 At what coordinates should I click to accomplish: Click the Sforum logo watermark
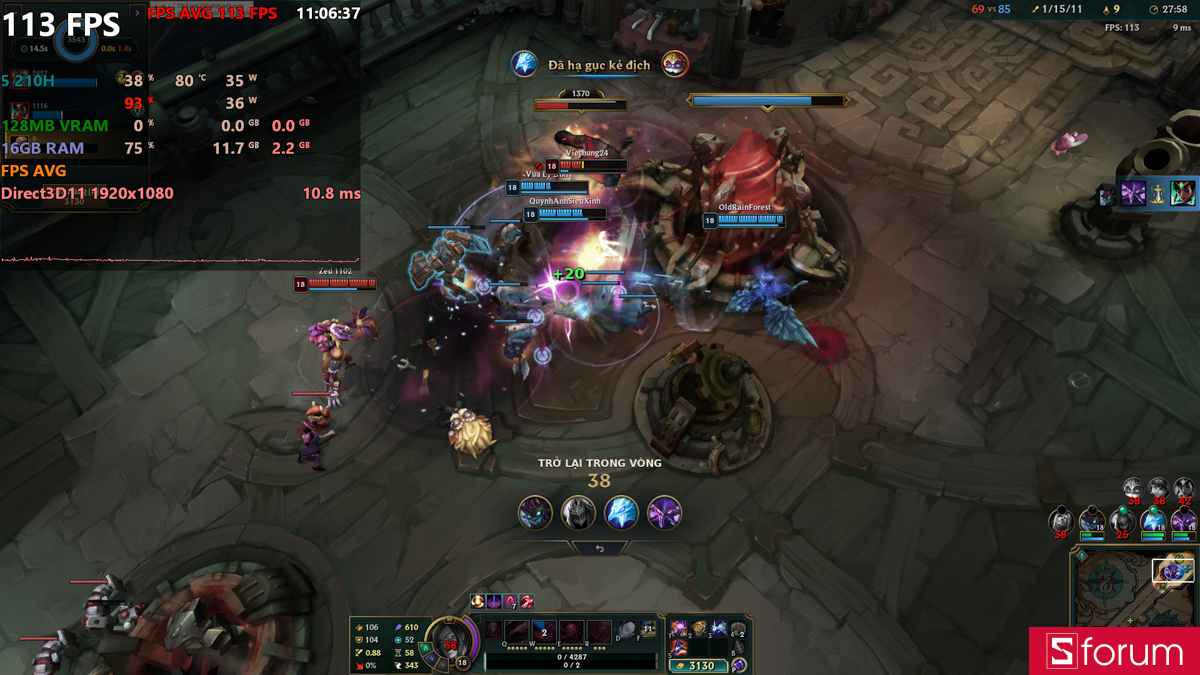[1115, 652]
